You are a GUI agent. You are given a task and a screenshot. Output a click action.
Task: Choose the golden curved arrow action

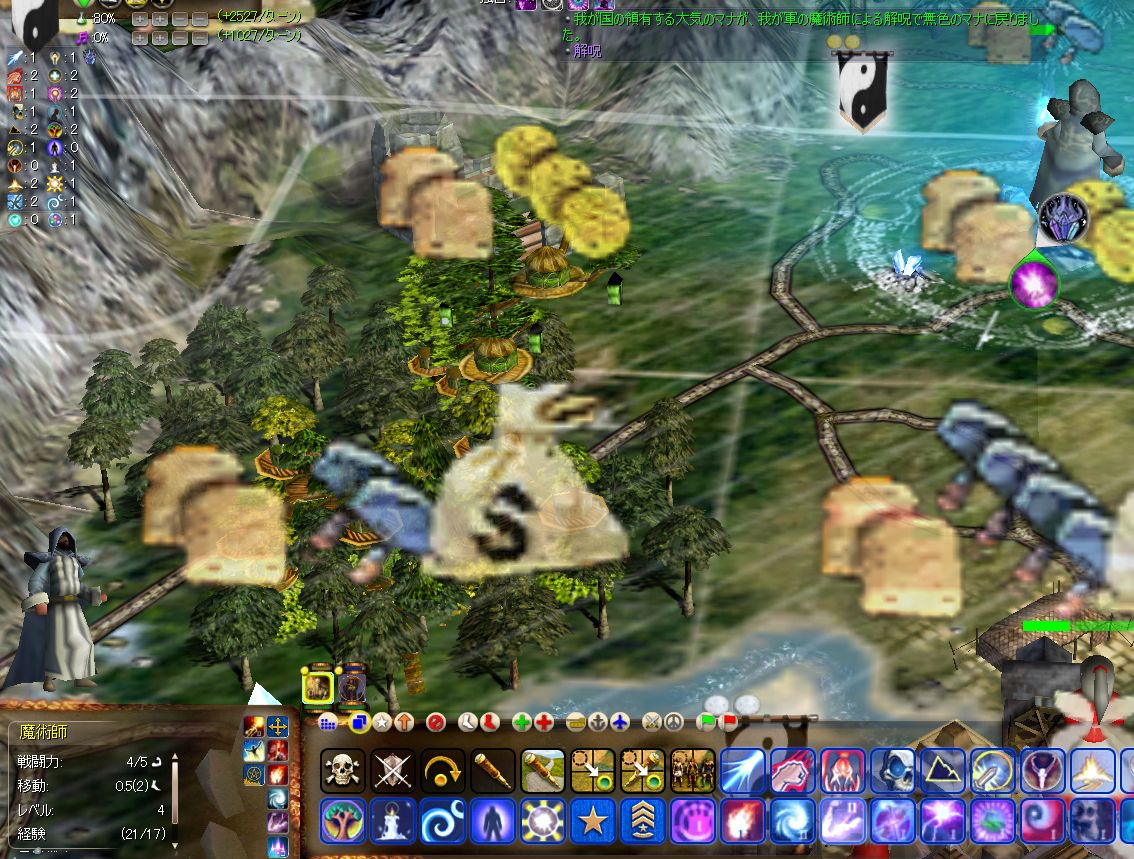443,770
